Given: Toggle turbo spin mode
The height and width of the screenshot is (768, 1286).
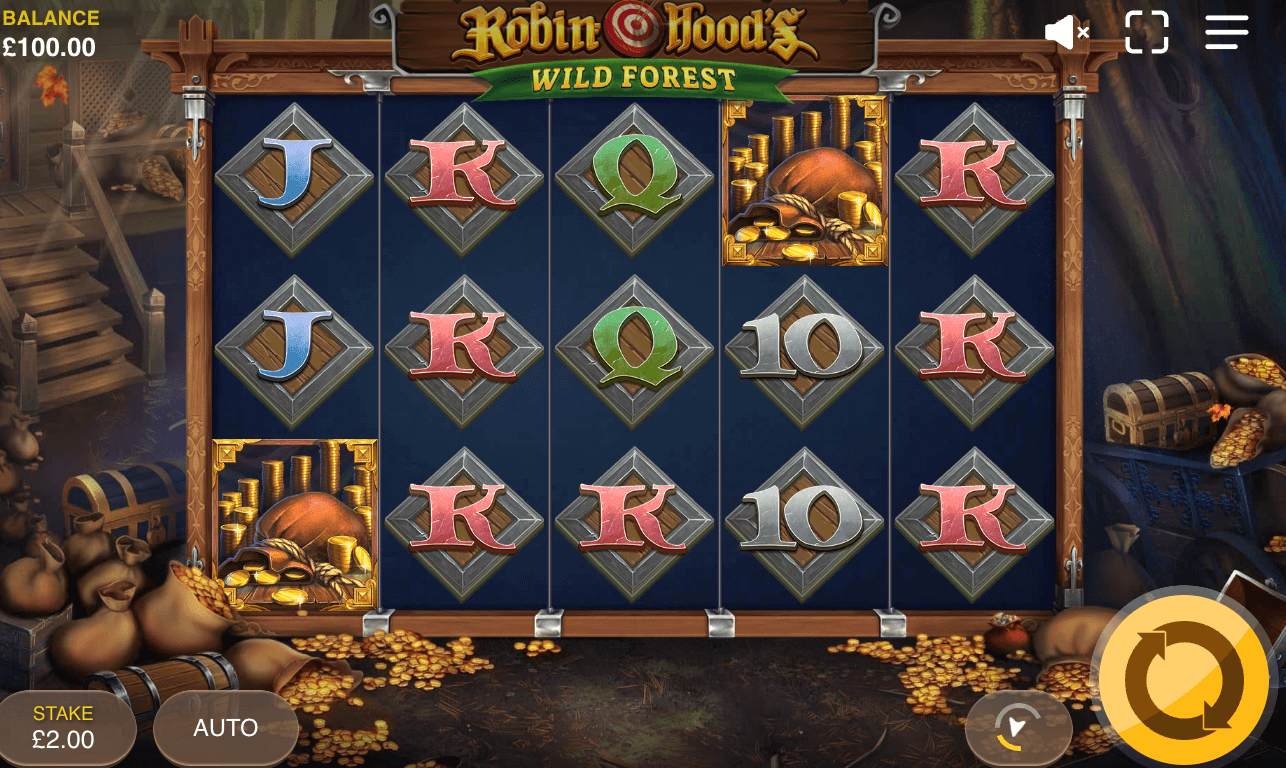Looking at the screenshot, I should pyautogui.click(x=1018, y=728).
